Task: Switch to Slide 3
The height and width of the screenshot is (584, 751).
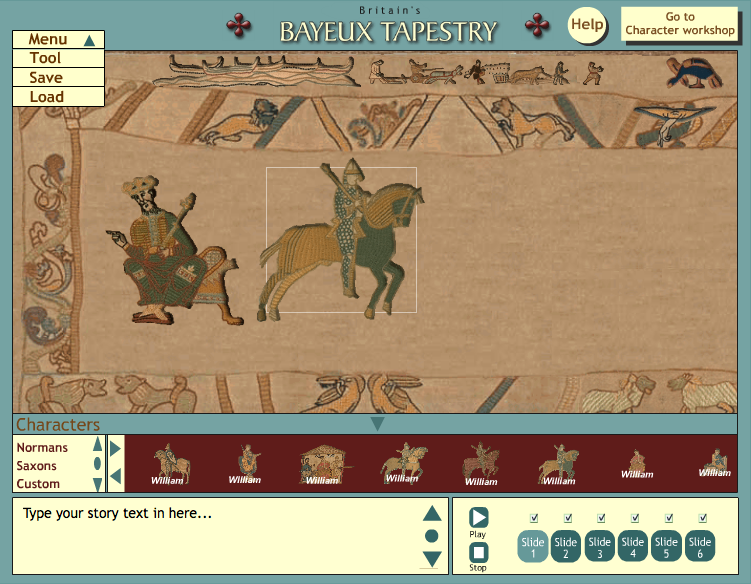Action: pos(600,547)
